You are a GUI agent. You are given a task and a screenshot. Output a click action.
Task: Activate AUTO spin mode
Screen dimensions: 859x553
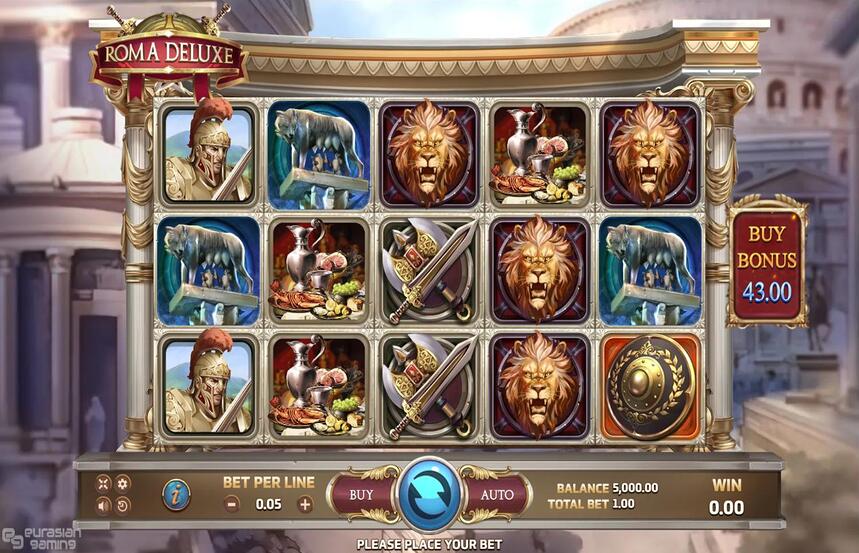(496, 494)
